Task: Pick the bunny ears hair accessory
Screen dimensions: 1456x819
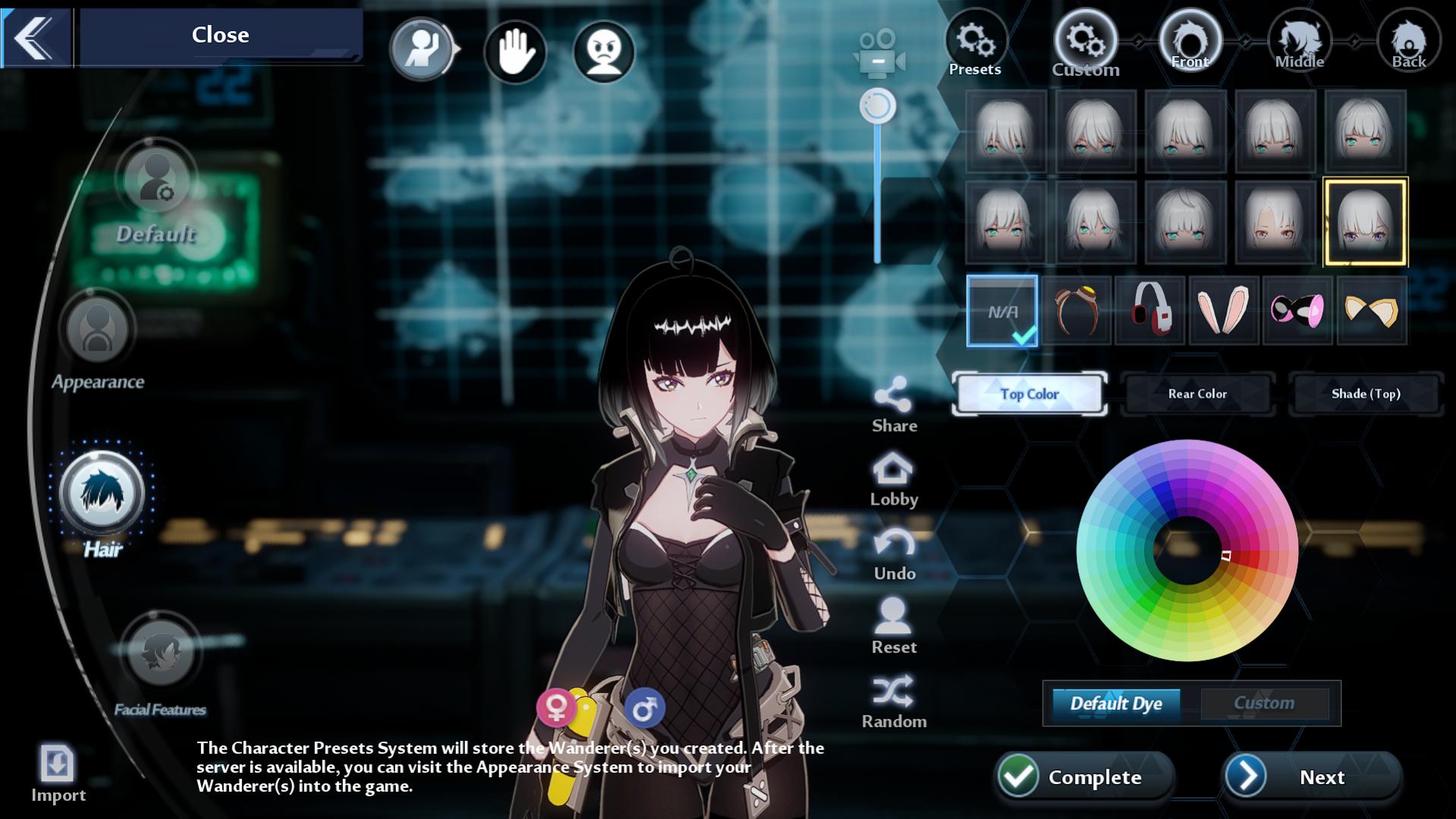Action: click(1223, 310)
